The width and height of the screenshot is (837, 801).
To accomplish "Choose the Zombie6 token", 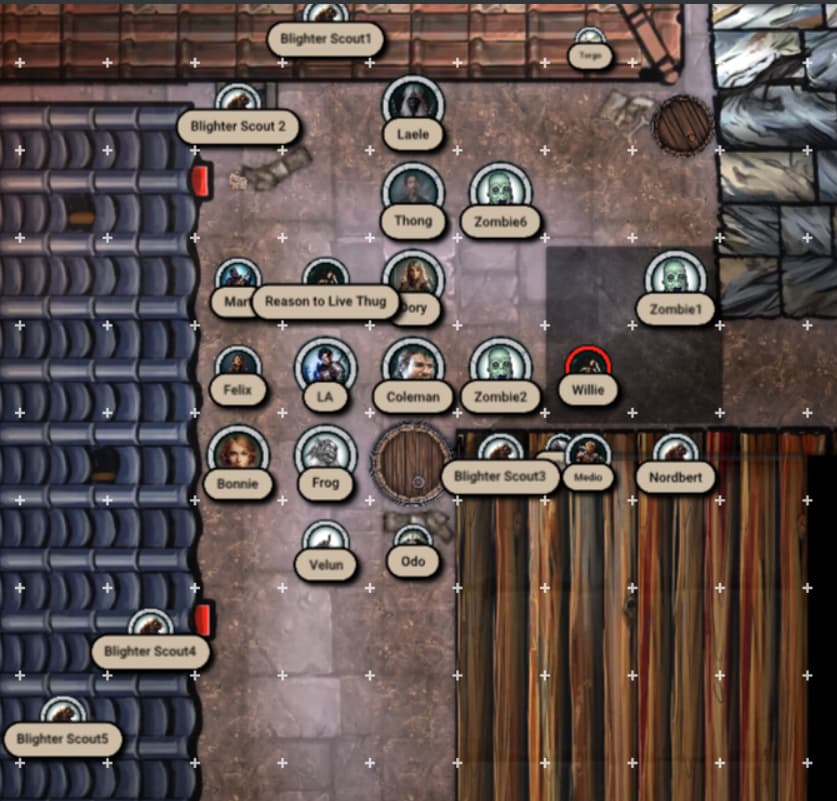I will tap(500, 191).
